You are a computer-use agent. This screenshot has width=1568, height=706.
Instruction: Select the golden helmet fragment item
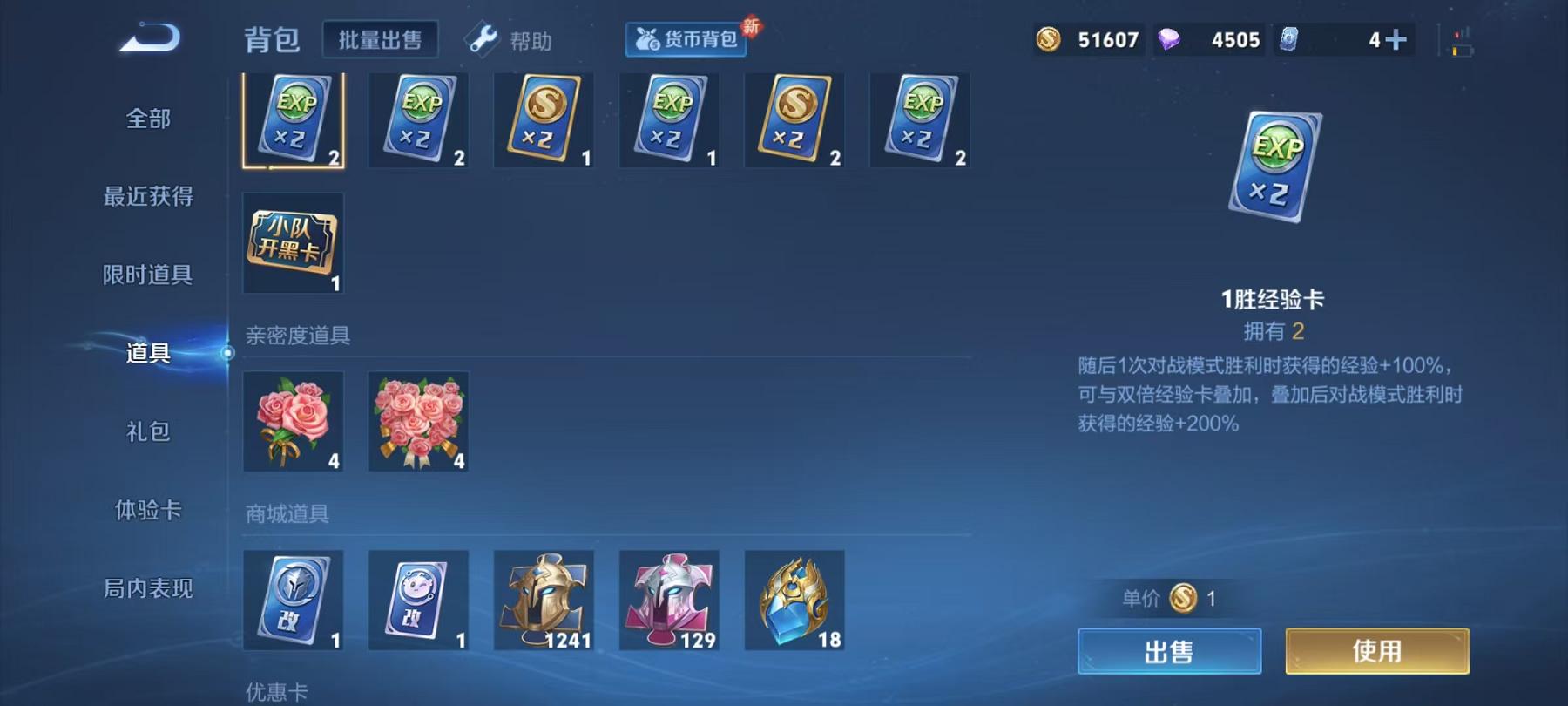tap(544, 601)
